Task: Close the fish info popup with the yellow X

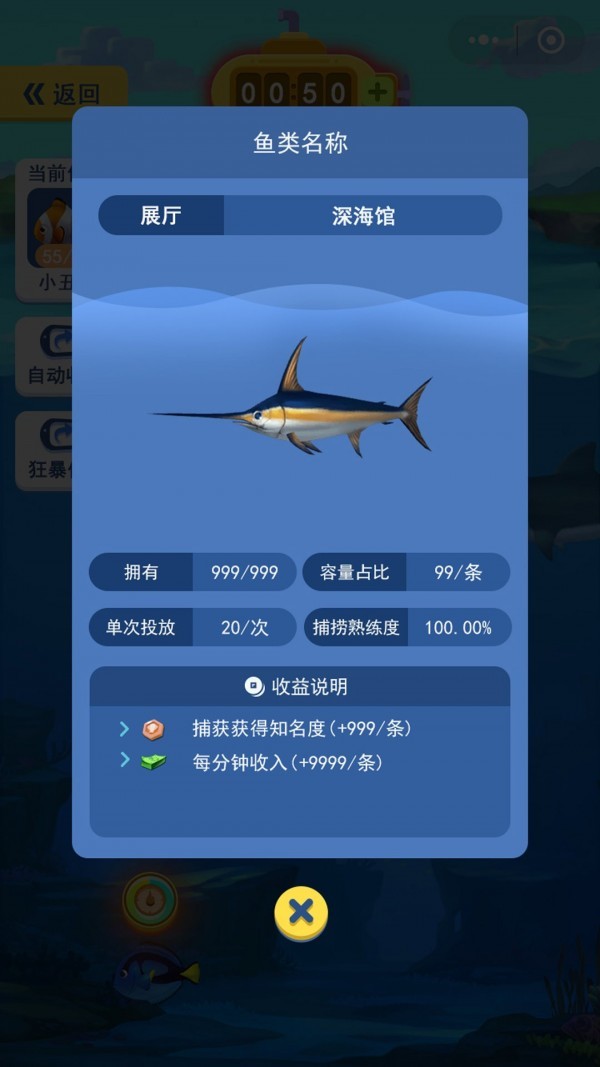Action: 301,912
